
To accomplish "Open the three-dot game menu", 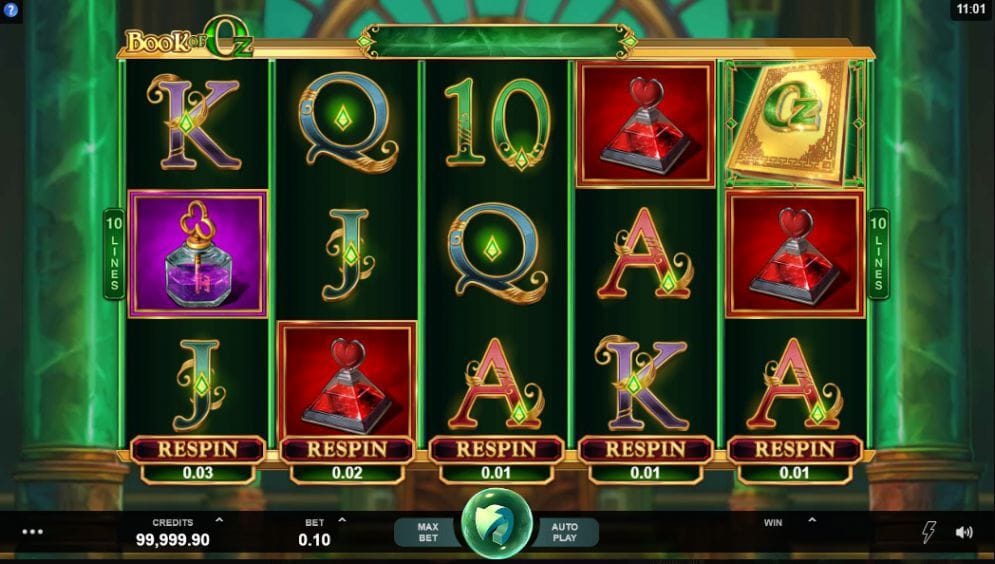I will (33, 532).
